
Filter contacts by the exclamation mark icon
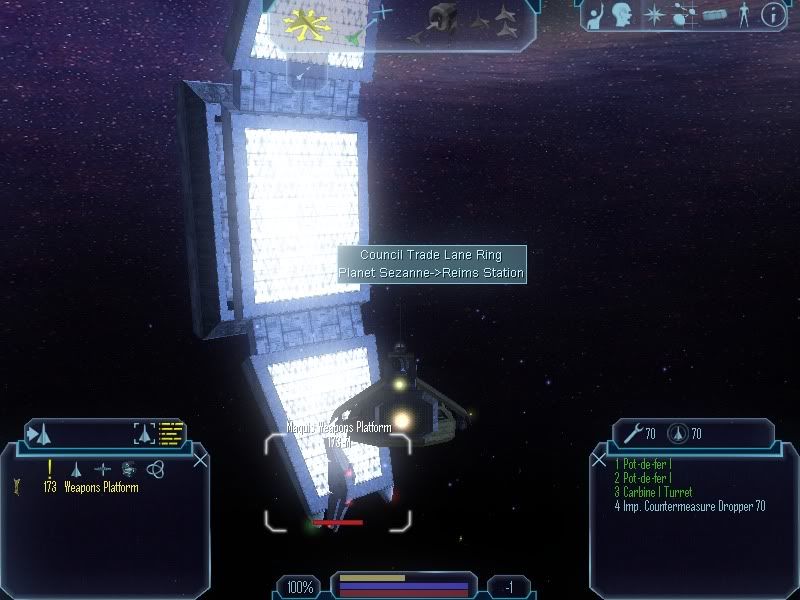[49, 468]
